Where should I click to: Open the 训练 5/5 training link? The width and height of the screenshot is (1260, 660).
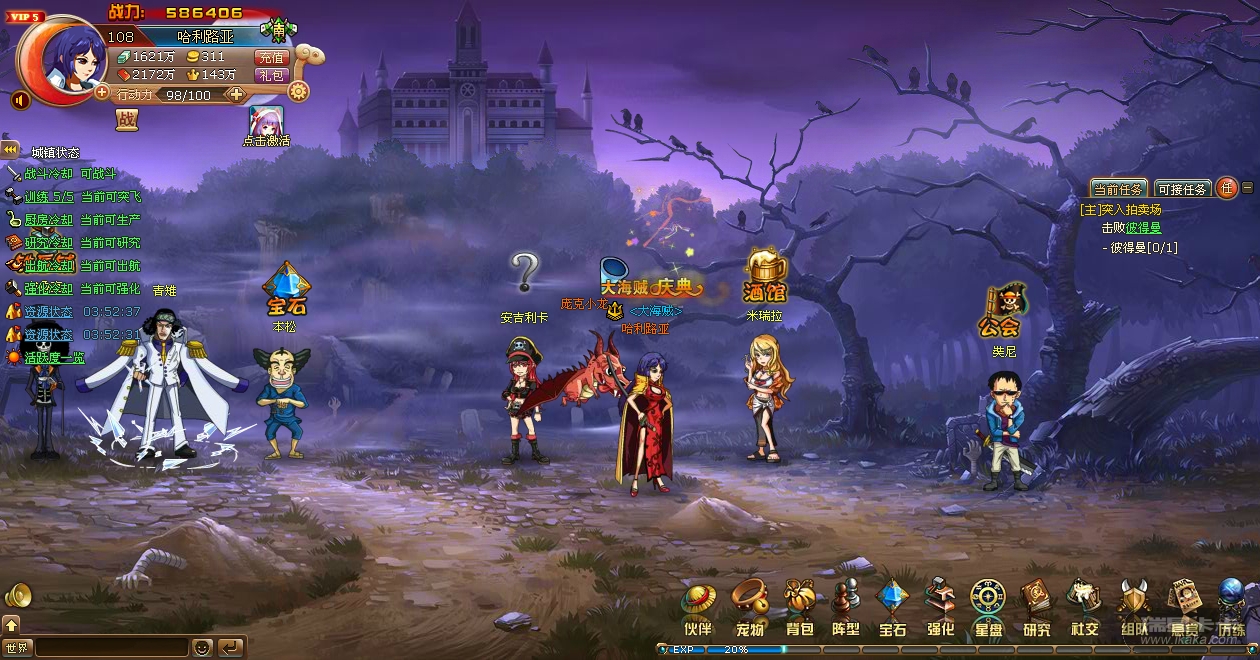49,197
